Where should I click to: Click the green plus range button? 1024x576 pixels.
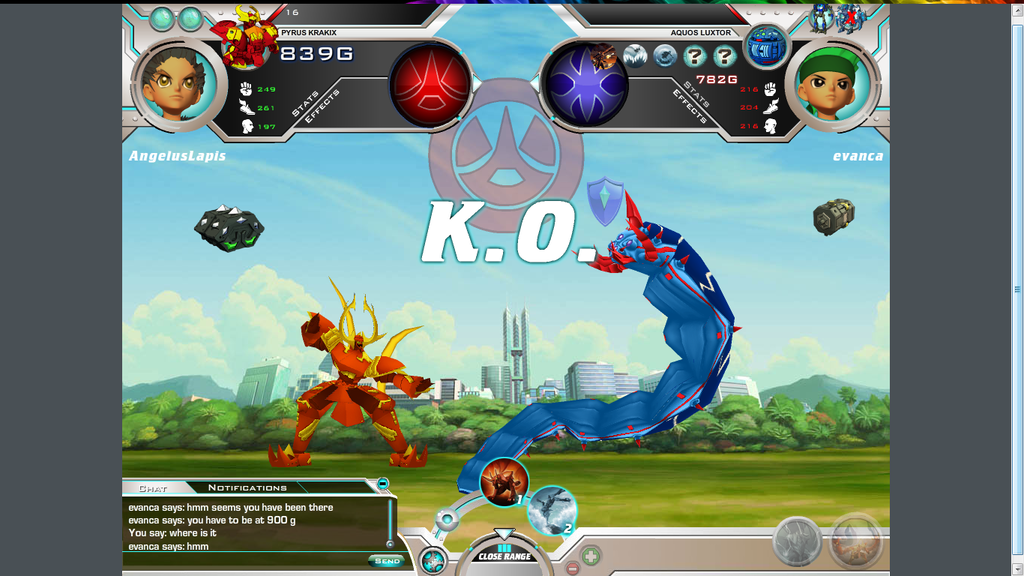[x=591, y=555]
